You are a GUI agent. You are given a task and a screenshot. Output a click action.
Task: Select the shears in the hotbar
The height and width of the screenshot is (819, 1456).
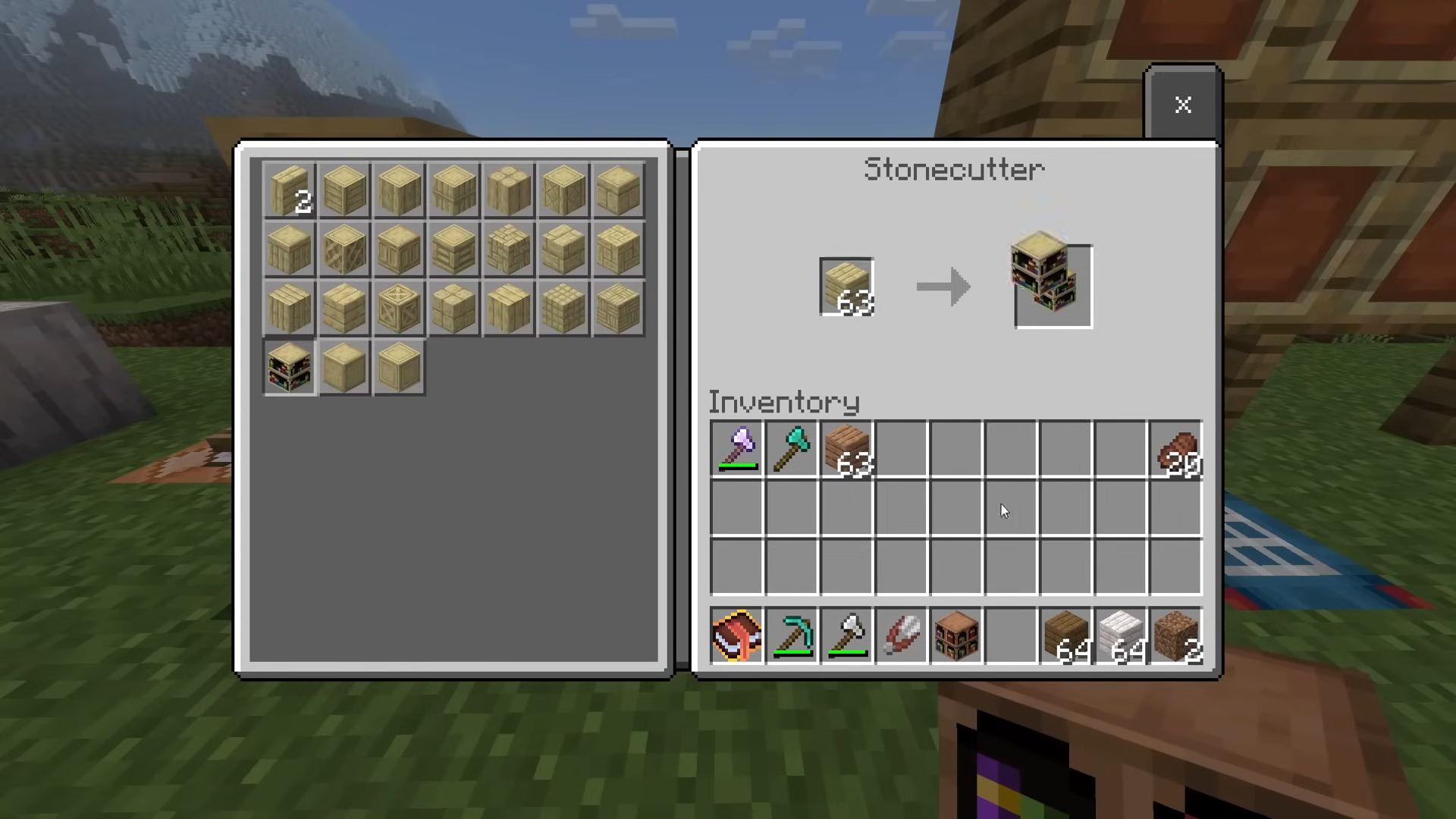click(902, 635)
